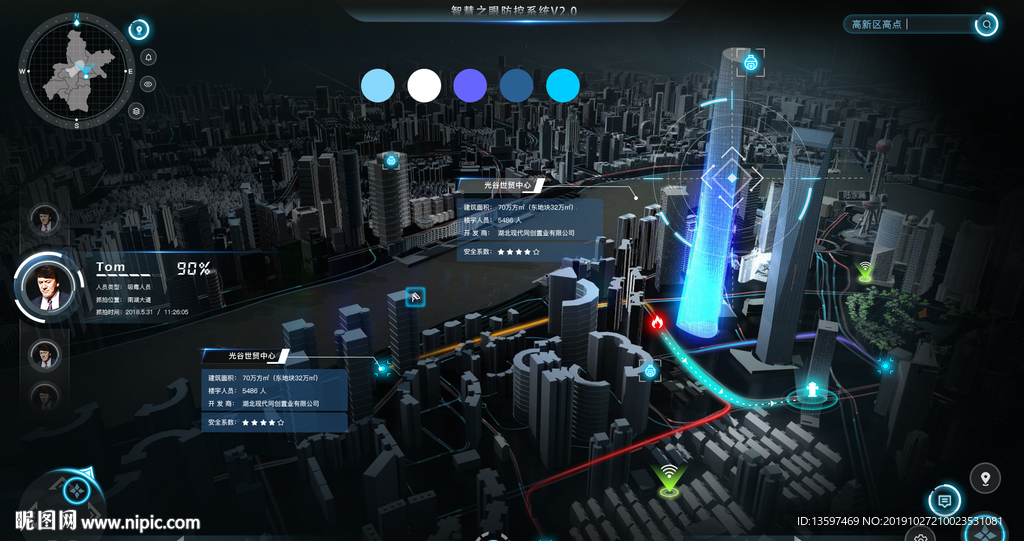This screenshot has width=1024, height=541.
Task: Pick the dark steel-blue color swatch
Action: click(x=516, y=85)
